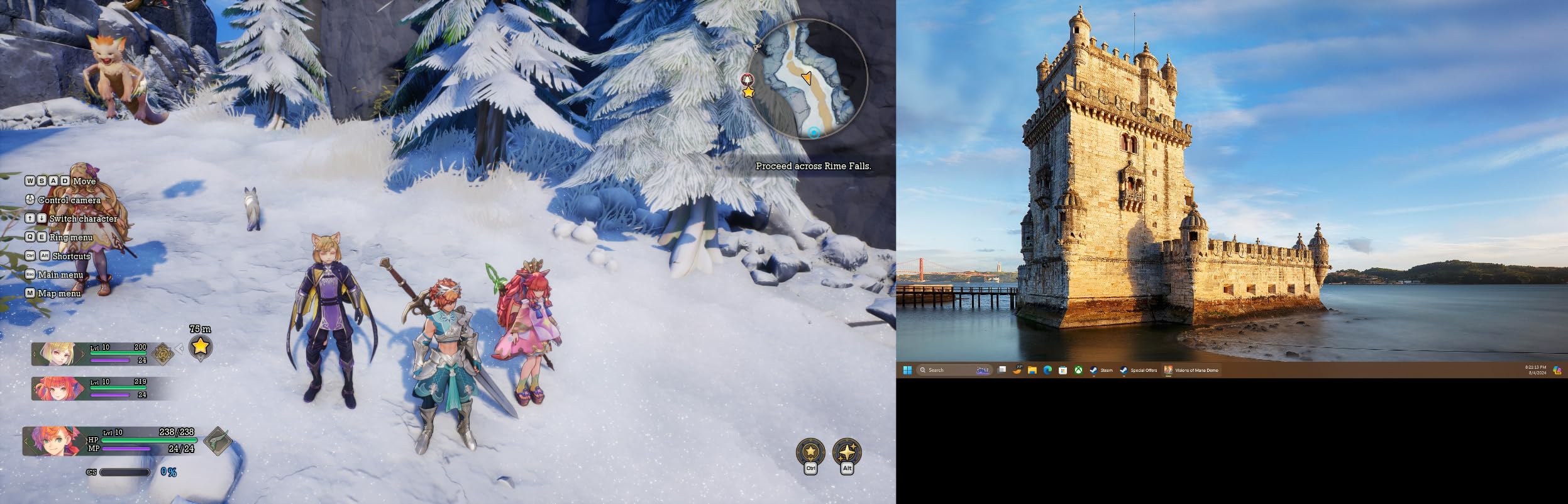This screenshot has width=1568, height=504.
Task: Click the gold emblem icon beside the blonde's bars
Action: [x=163, y=354]
